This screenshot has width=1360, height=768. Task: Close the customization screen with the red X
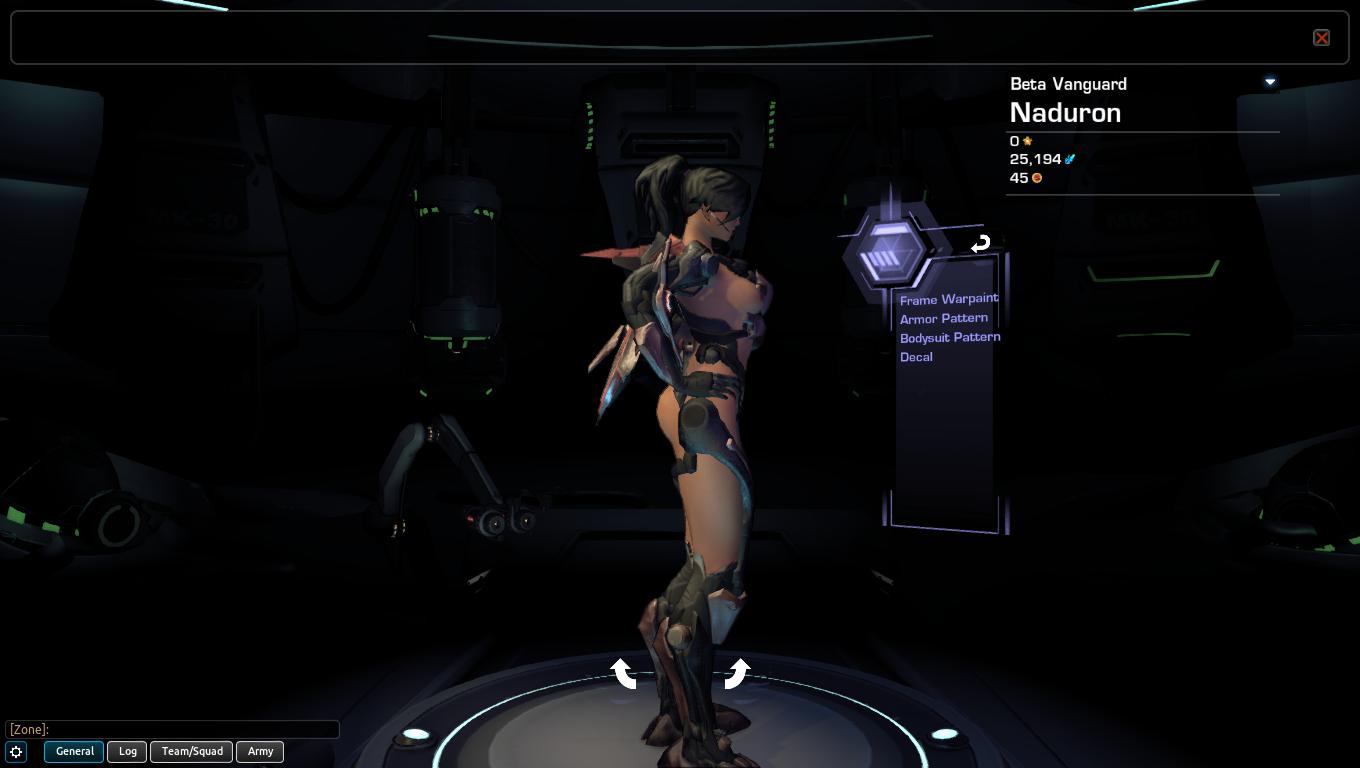[1321, 38]
